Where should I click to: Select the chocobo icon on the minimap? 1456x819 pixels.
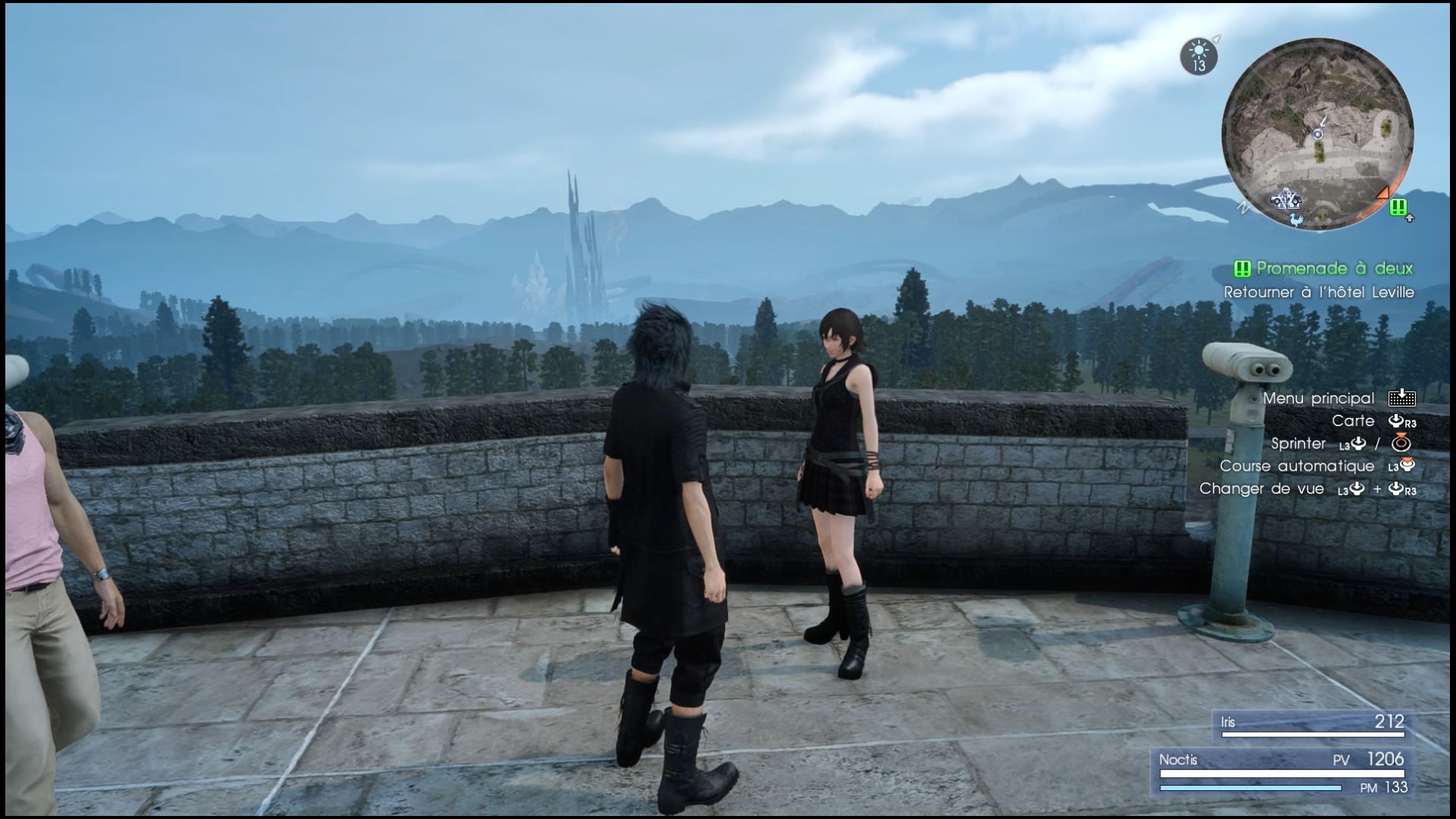click(1295, 218)
